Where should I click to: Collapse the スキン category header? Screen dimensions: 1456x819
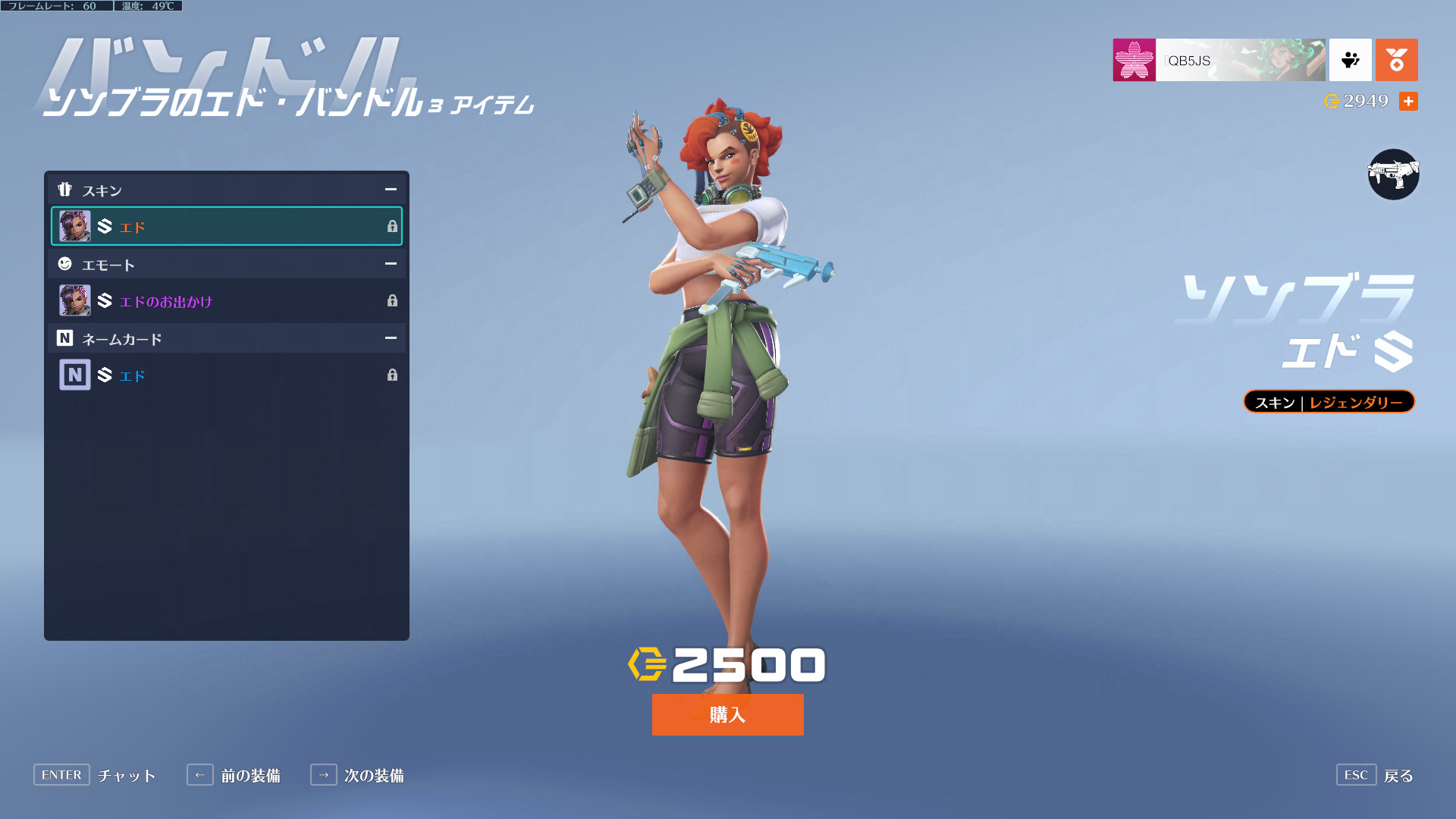coord(390,190)
